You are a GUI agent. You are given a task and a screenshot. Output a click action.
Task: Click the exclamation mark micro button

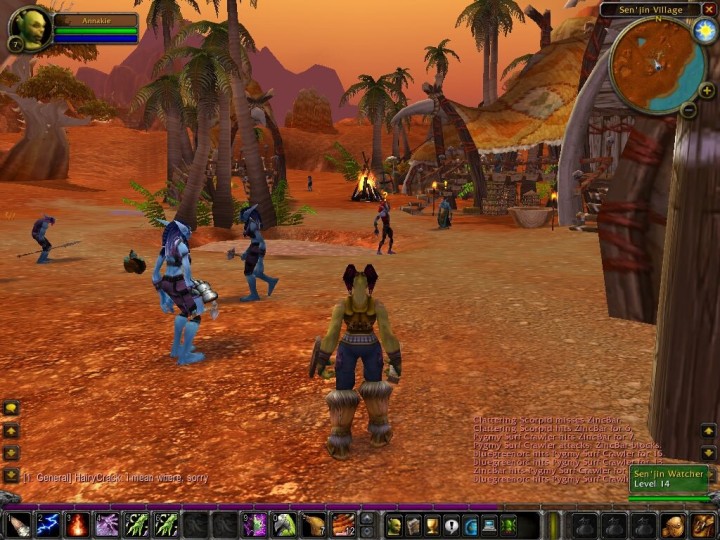[x=451, y=524]
